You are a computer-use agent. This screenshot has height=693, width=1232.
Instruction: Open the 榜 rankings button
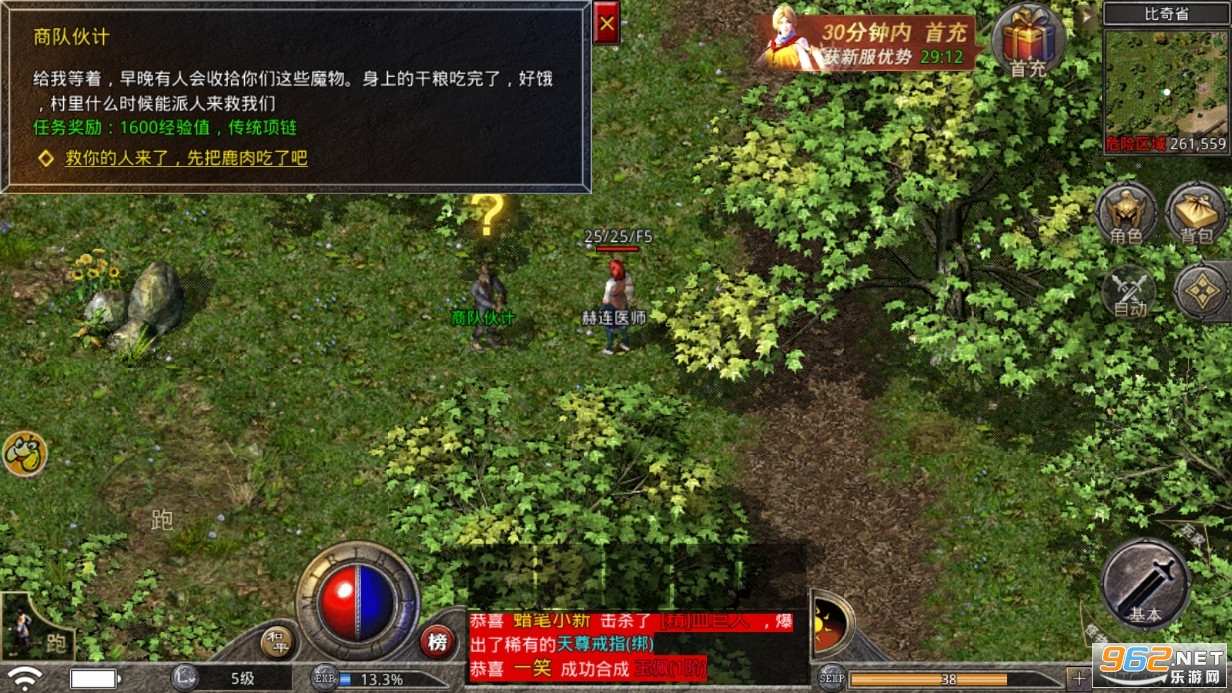(x=437, y=641)
